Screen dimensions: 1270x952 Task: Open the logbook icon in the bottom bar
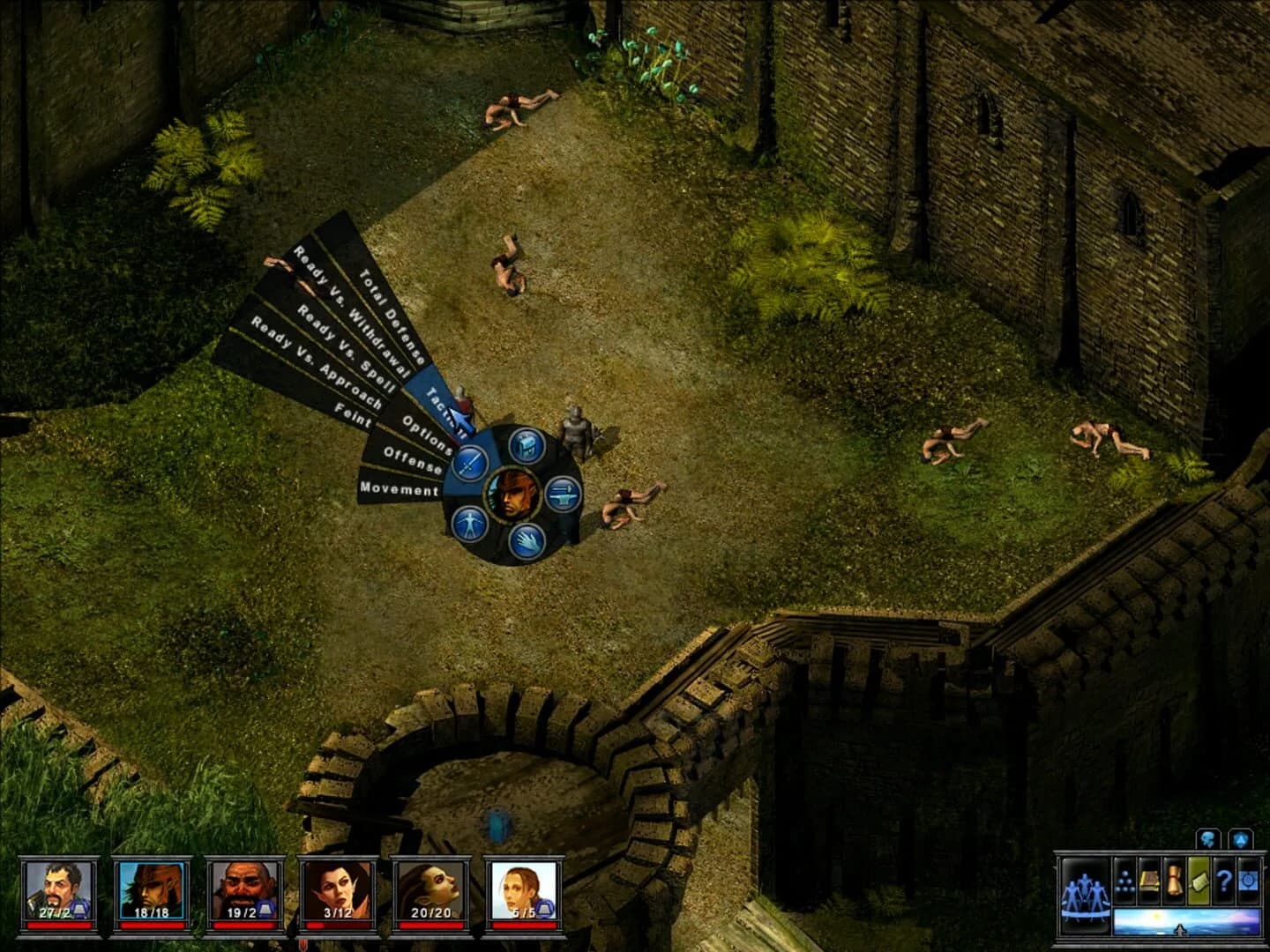tap(1147, 880)
